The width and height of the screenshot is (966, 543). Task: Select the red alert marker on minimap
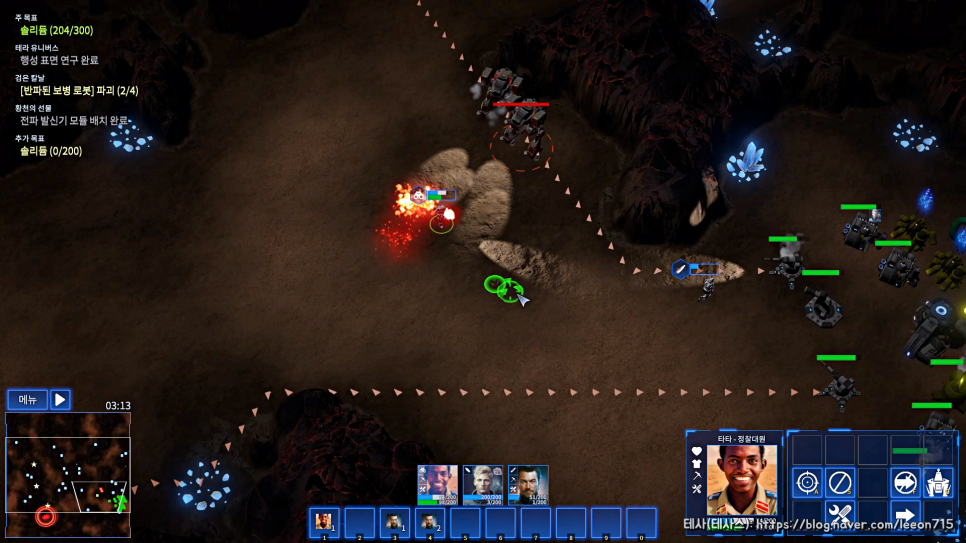[x=45, y=516]
